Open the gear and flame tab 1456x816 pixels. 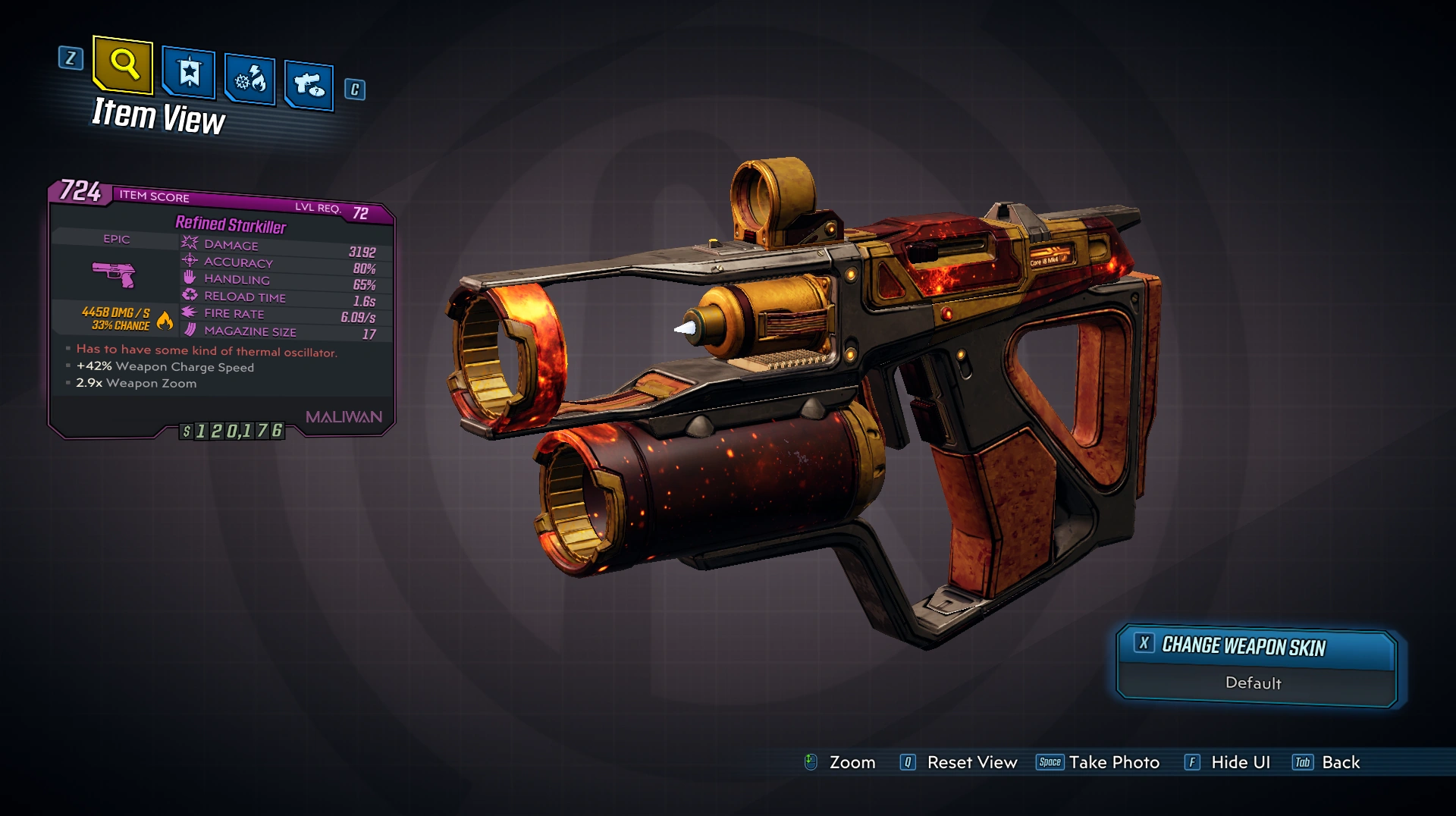pyautogui.click(x=249, y=79)
